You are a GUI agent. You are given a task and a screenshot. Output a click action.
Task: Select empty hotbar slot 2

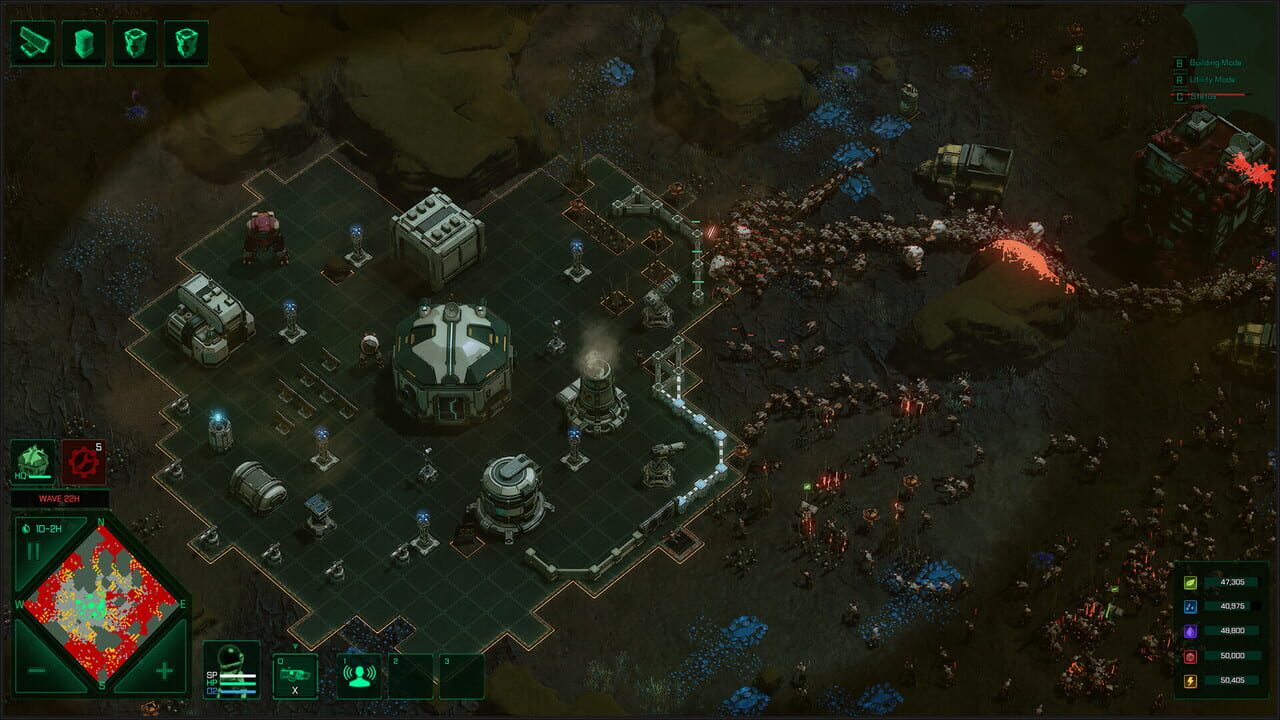point(412,676)
